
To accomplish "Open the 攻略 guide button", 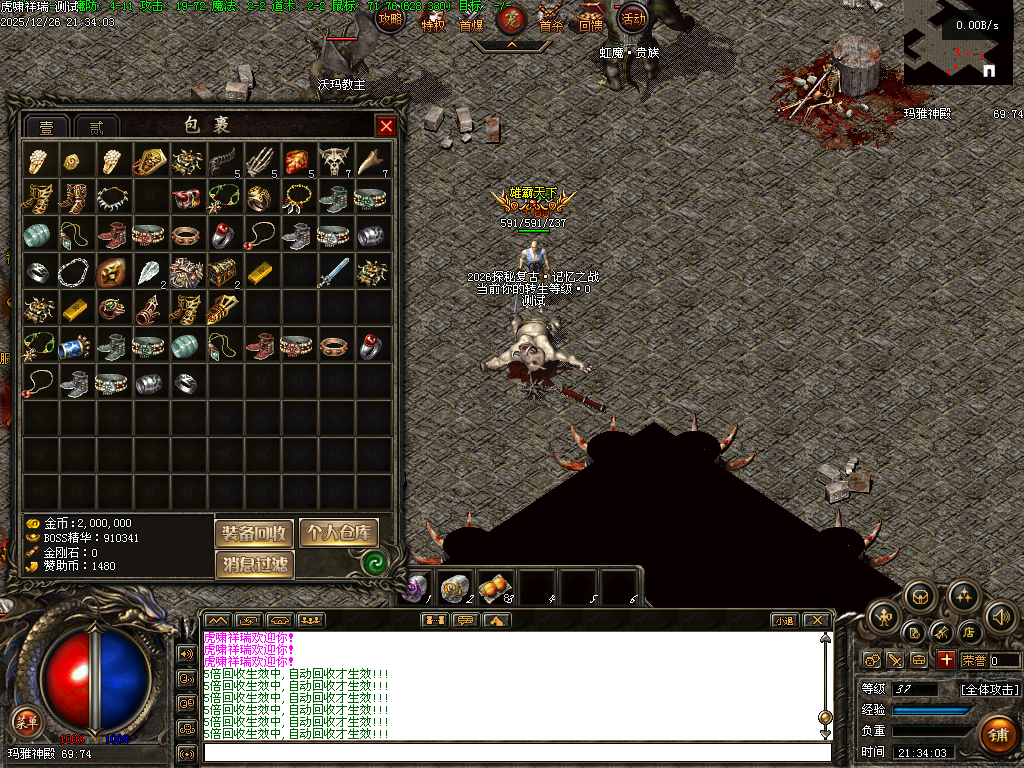I will click(x=391, y=18).
